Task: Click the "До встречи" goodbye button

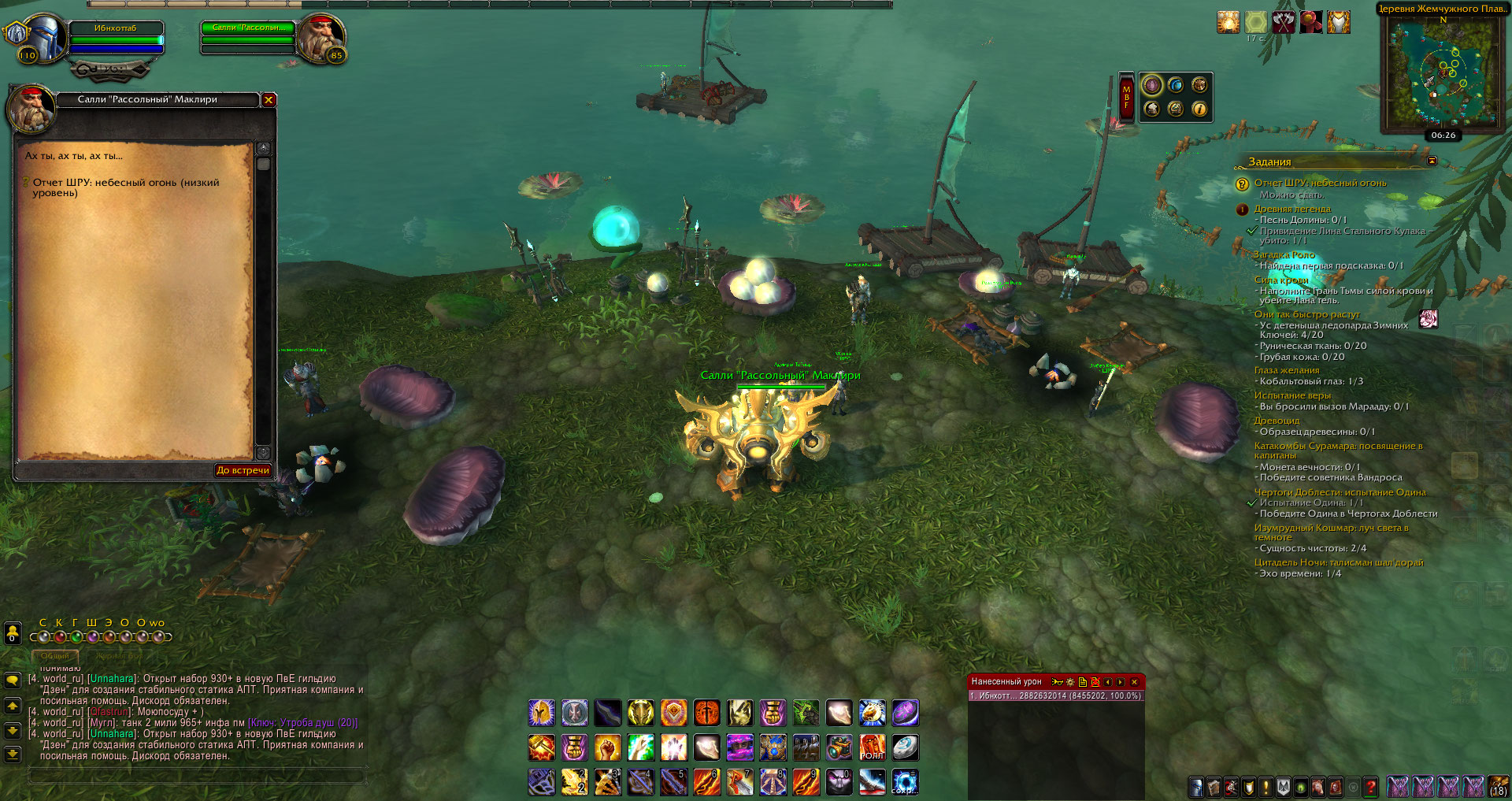Action: tap(243, 470)
